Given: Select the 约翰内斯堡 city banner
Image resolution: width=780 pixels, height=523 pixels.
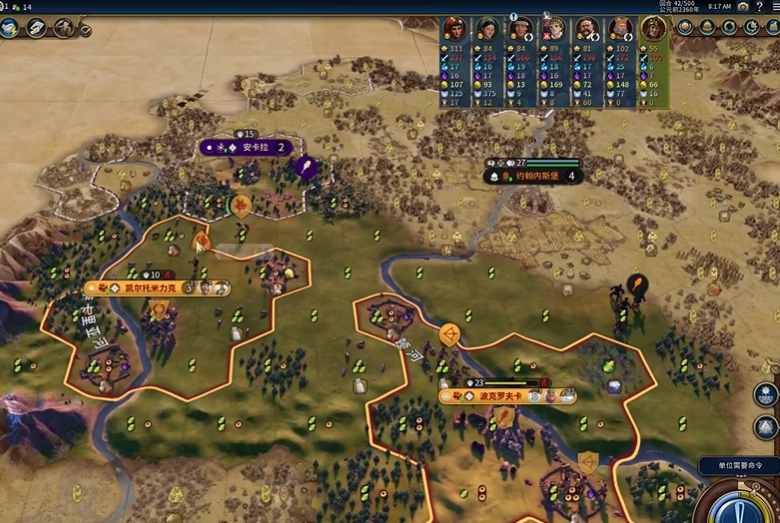Looking at the screenshot, I should pyautogui.click(x=535, y=176).
